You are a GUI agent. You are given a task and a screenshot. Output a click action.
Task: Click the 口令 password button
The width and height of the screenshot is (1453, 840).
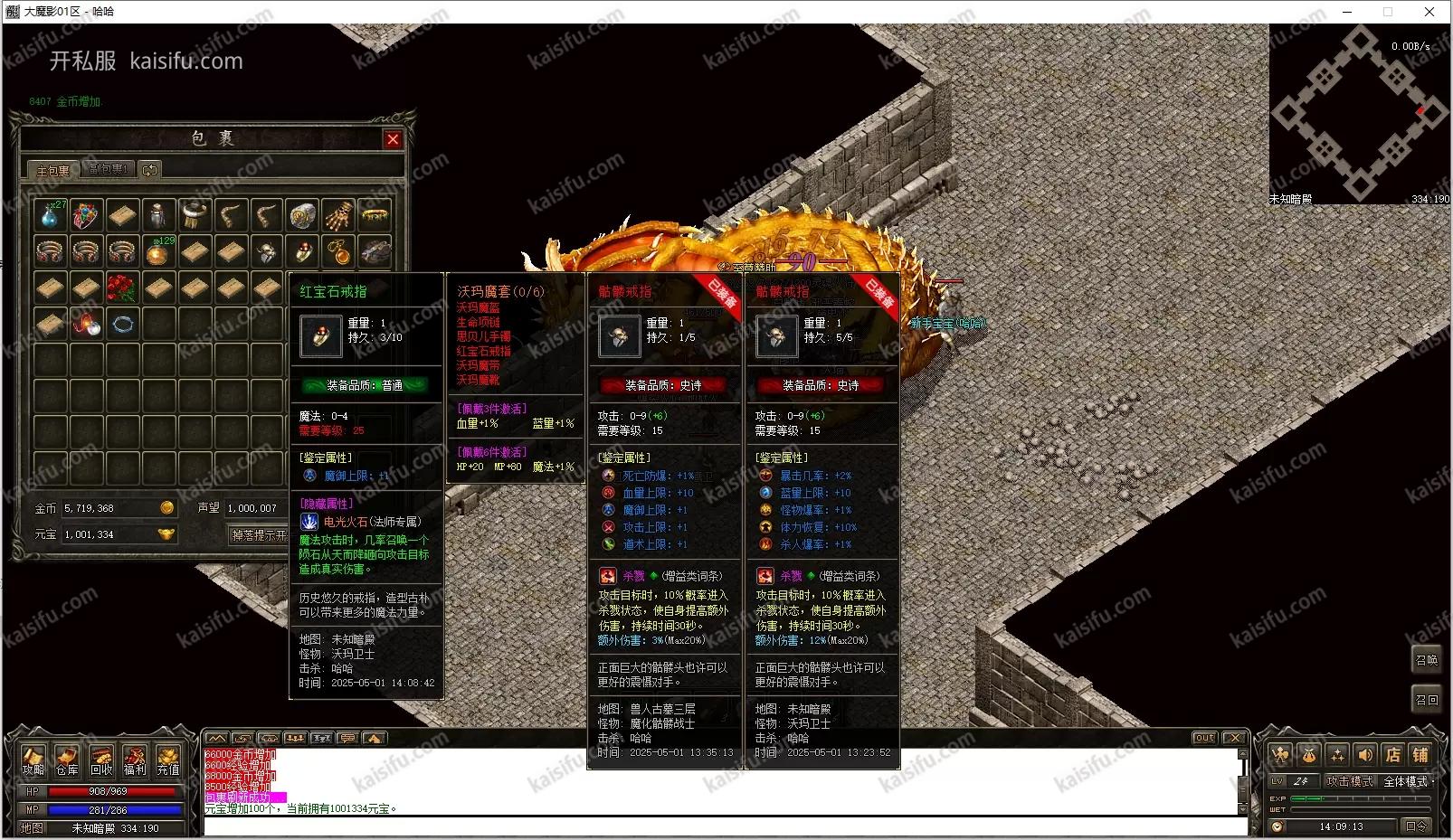tap(1416, 826)
